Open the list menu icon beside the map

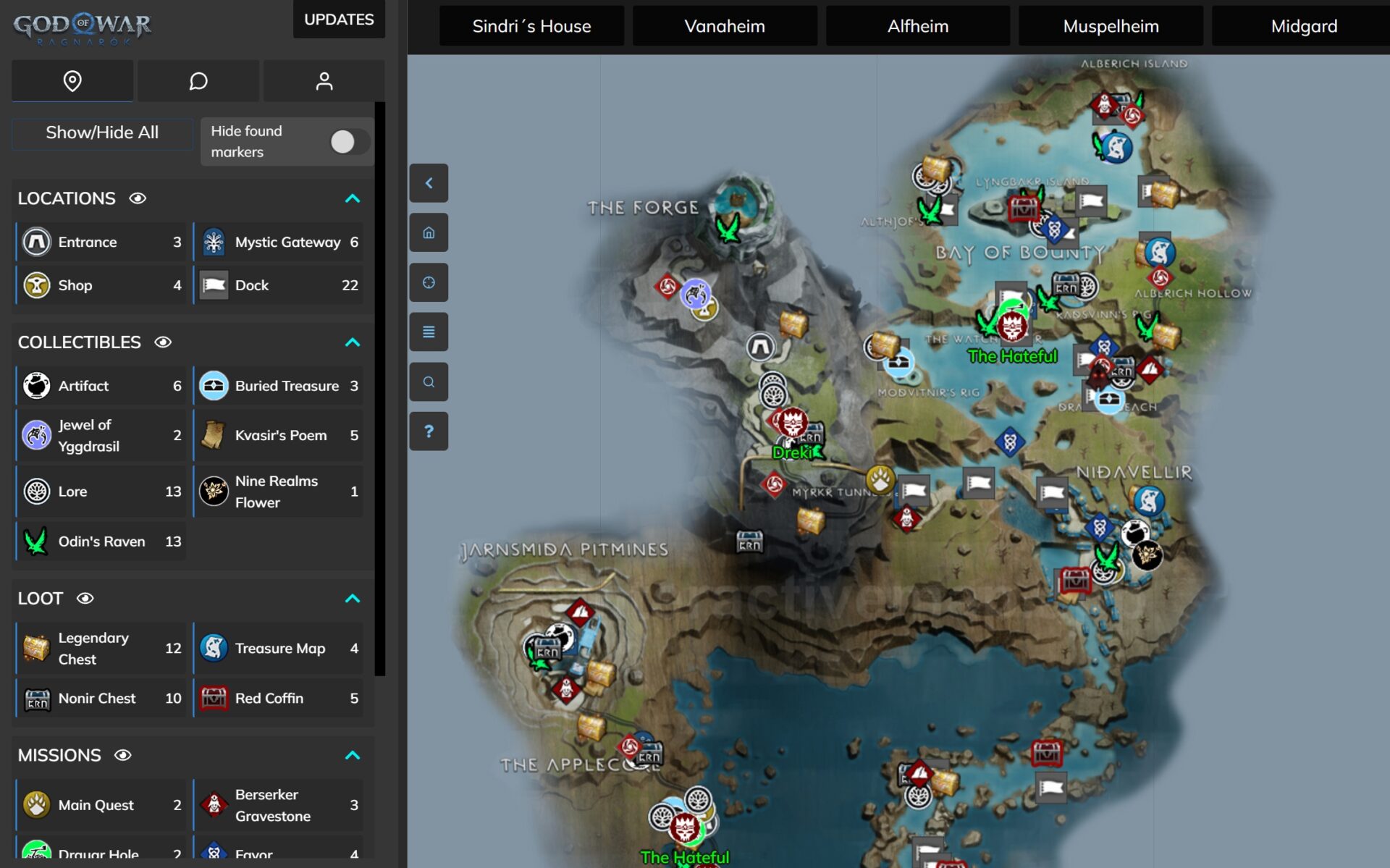(x=429, y=332)
